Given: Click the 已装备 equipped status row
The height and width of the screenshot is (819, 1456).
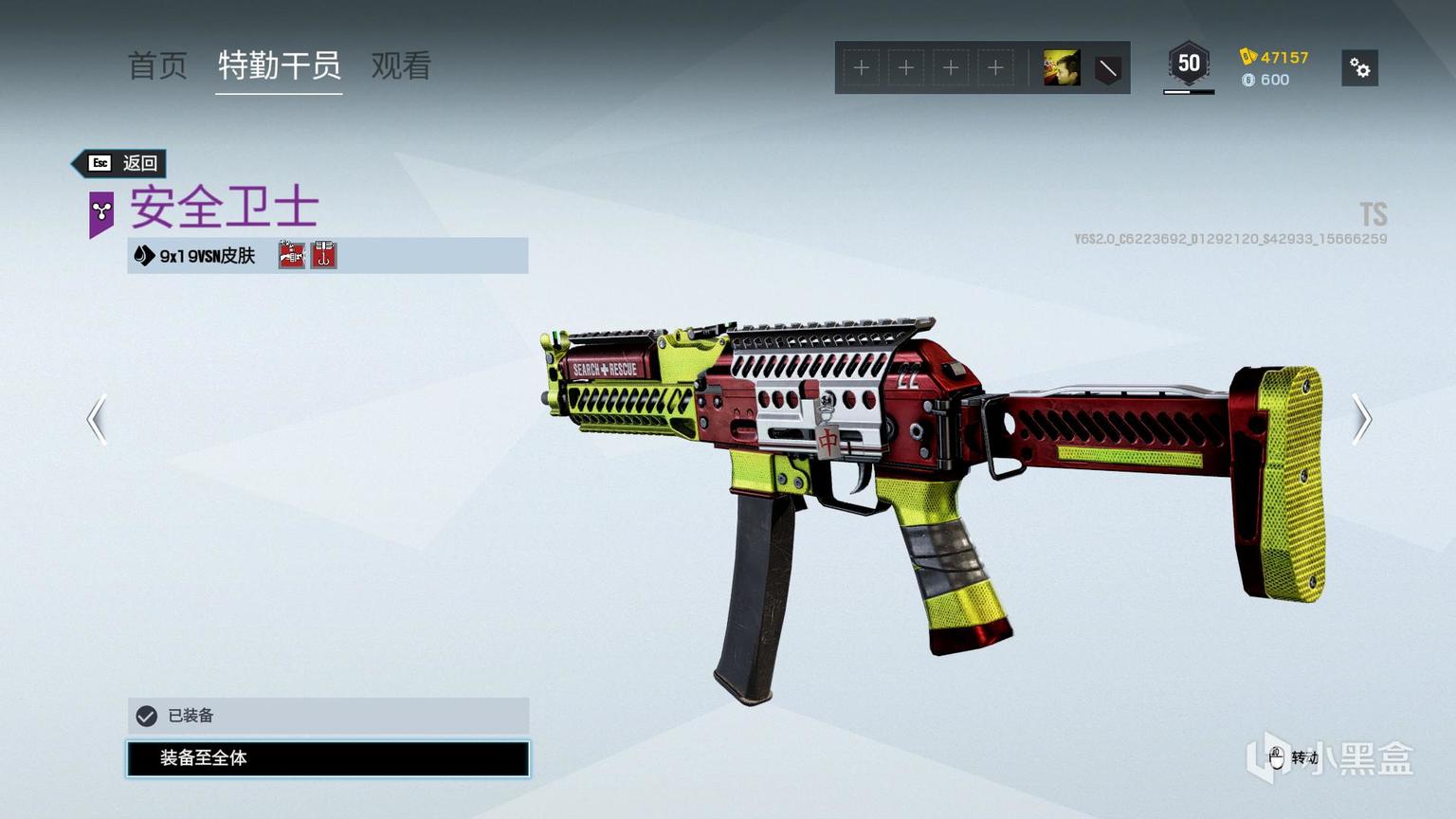Looking at the screenshot, I should point(328,716).
